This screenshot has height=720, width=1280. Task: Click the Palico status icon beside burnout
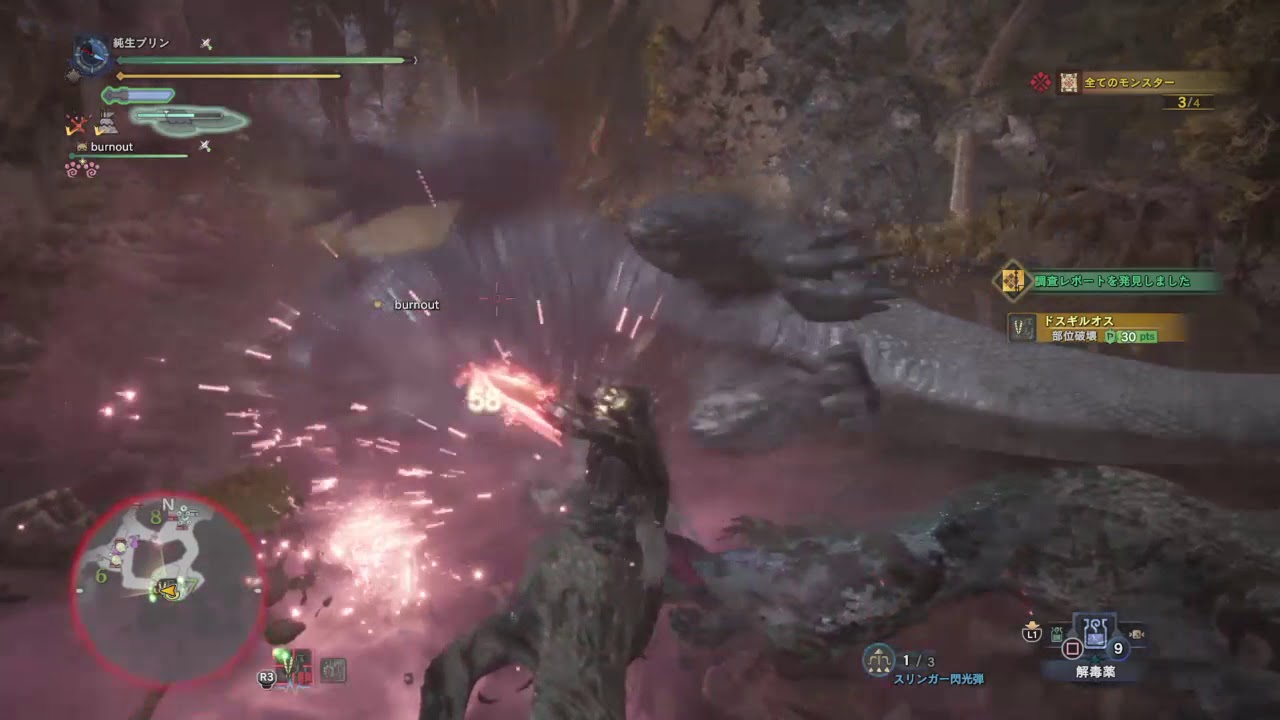[81, 147]
